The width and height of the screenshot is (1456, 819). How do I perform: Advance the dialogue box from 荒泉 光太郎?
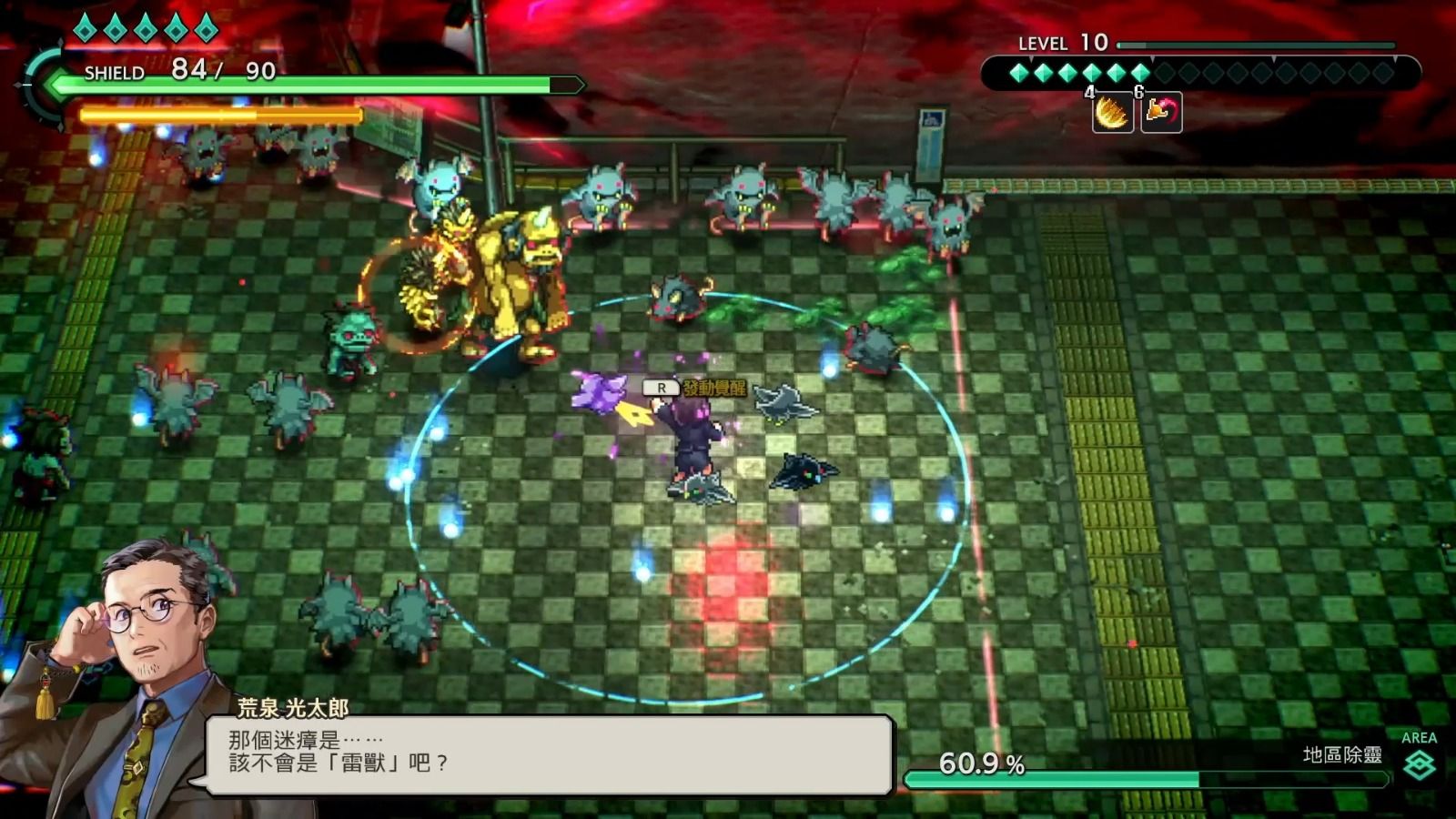pyautogui.click(x=549, y=754)
